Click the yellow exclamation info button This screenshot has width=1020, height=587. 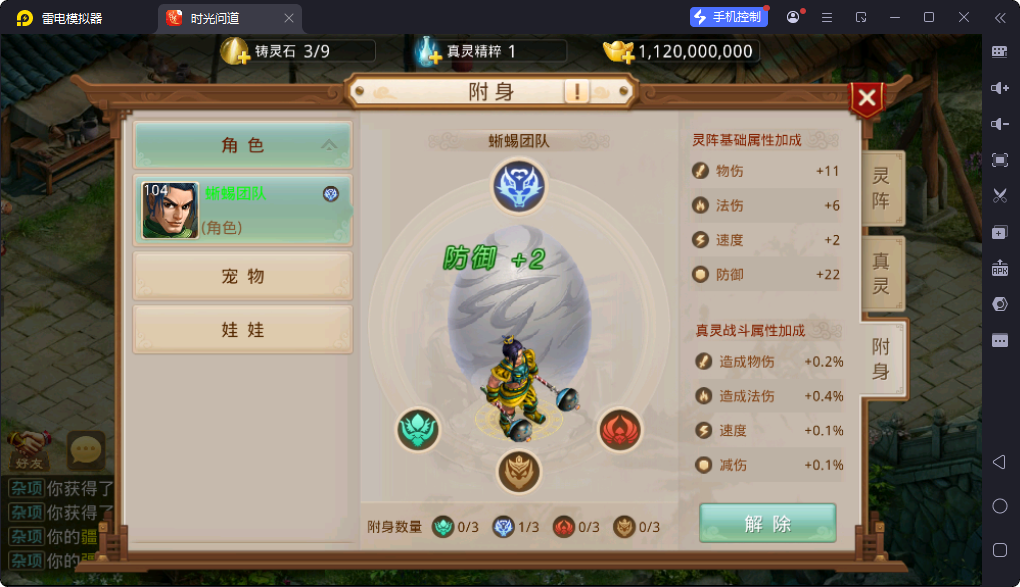tap(577, 92)
